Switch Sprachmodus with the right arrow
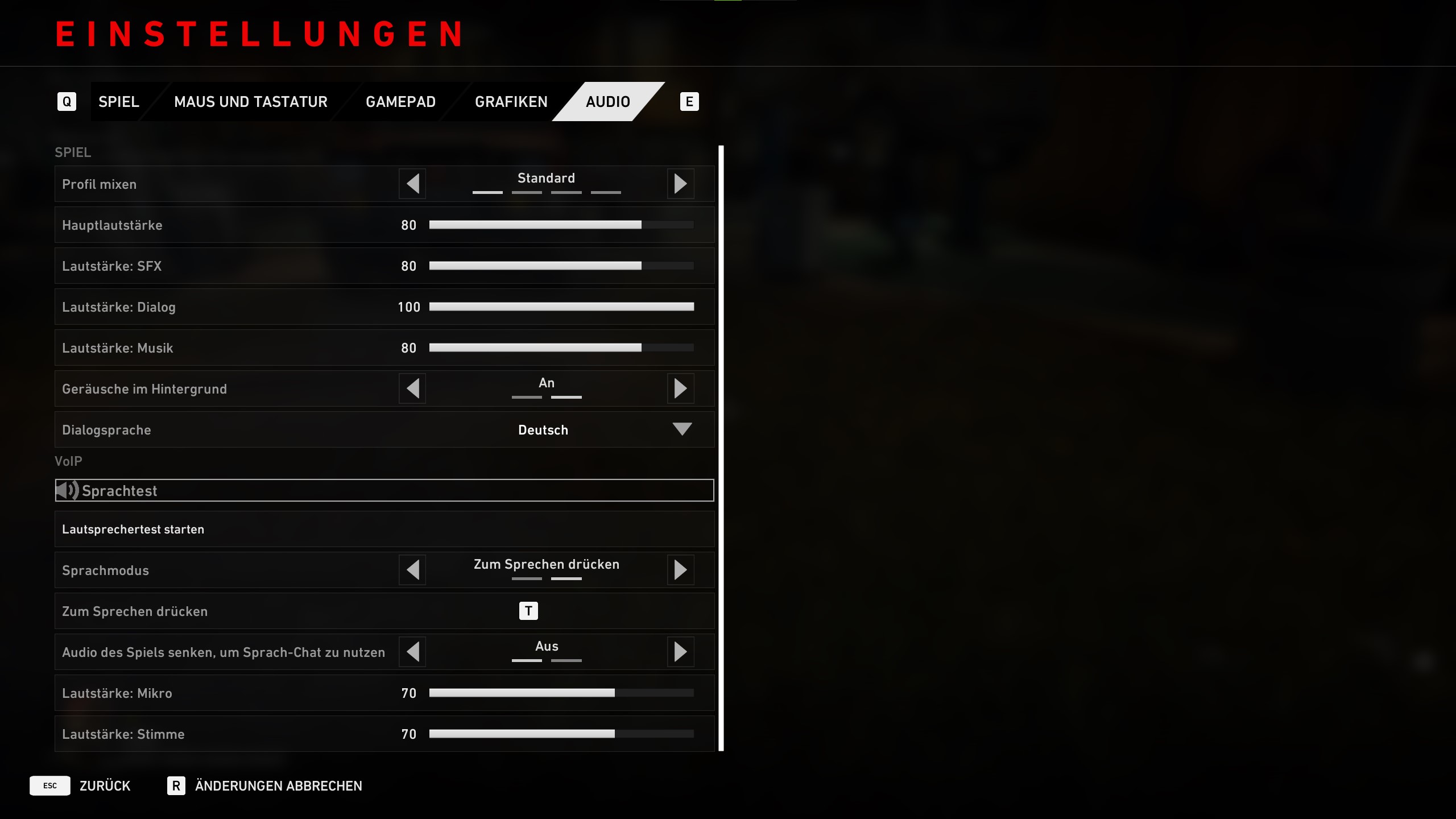Image resolution: width=1456 pixels, height=819 pixels. coord(680,570)
